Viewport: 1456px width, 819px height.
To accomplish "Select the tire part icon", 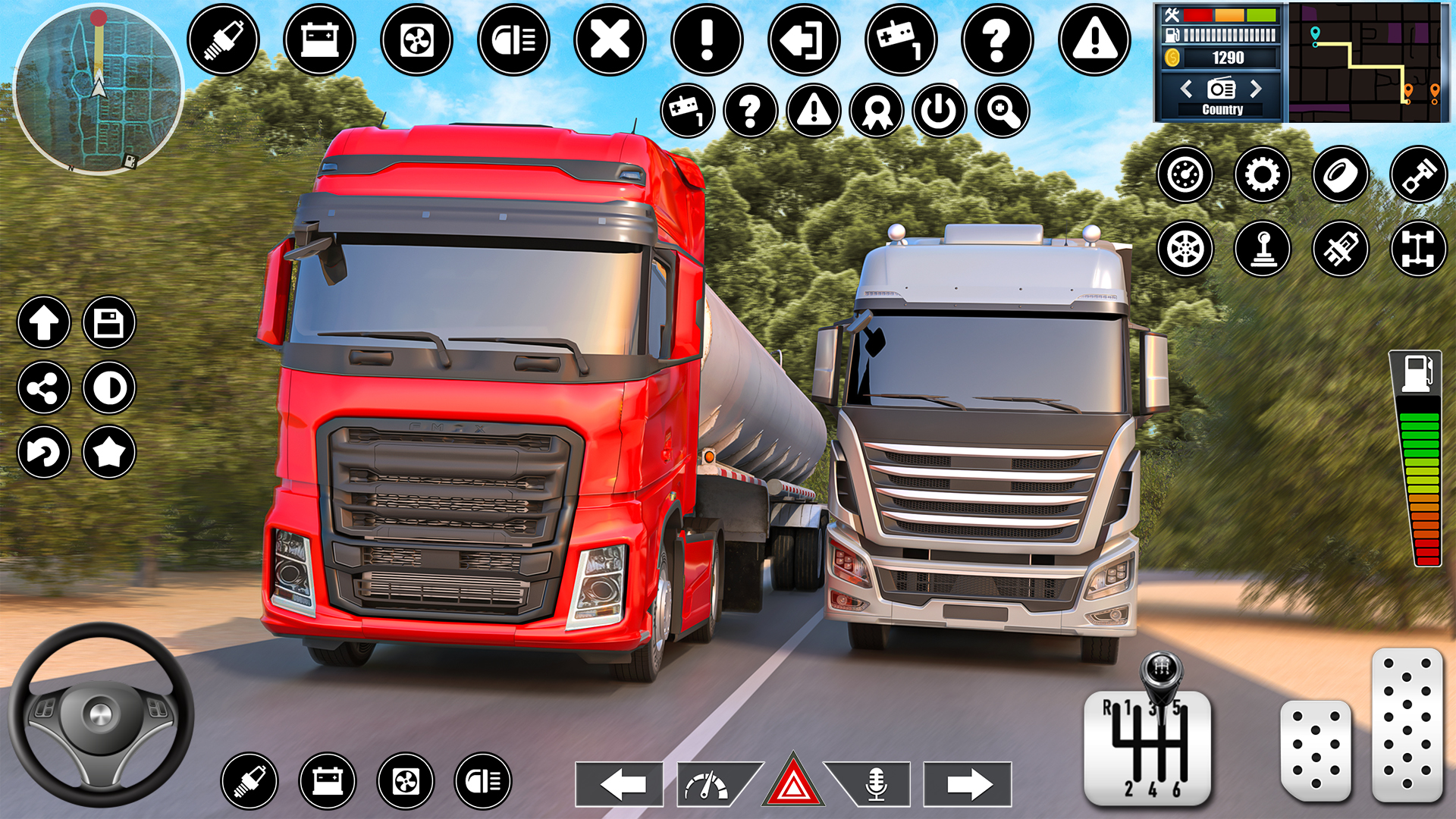I will coord(1338,174).
